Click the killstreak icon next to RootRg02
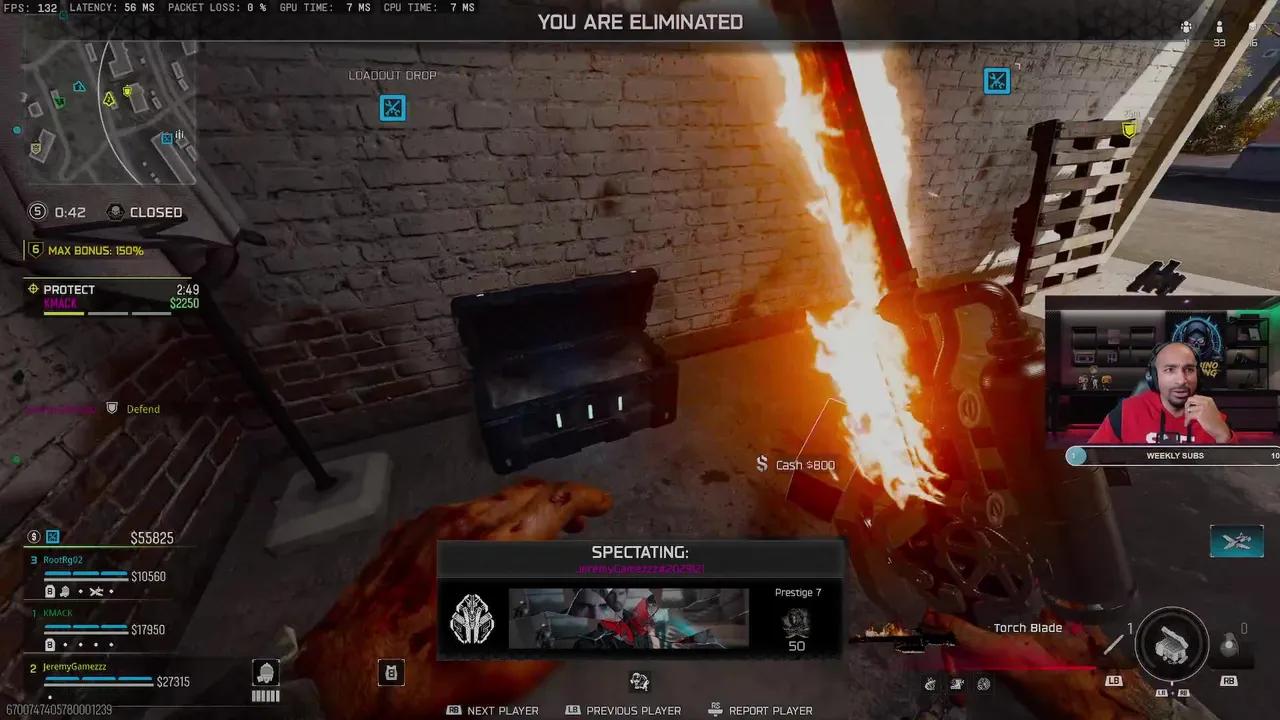This screenshot has width=1280, height=720. [x=95, y=591]
